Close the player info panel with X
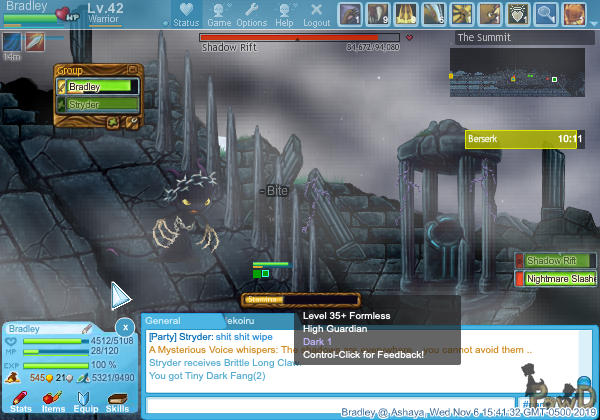 pos(124,327)
